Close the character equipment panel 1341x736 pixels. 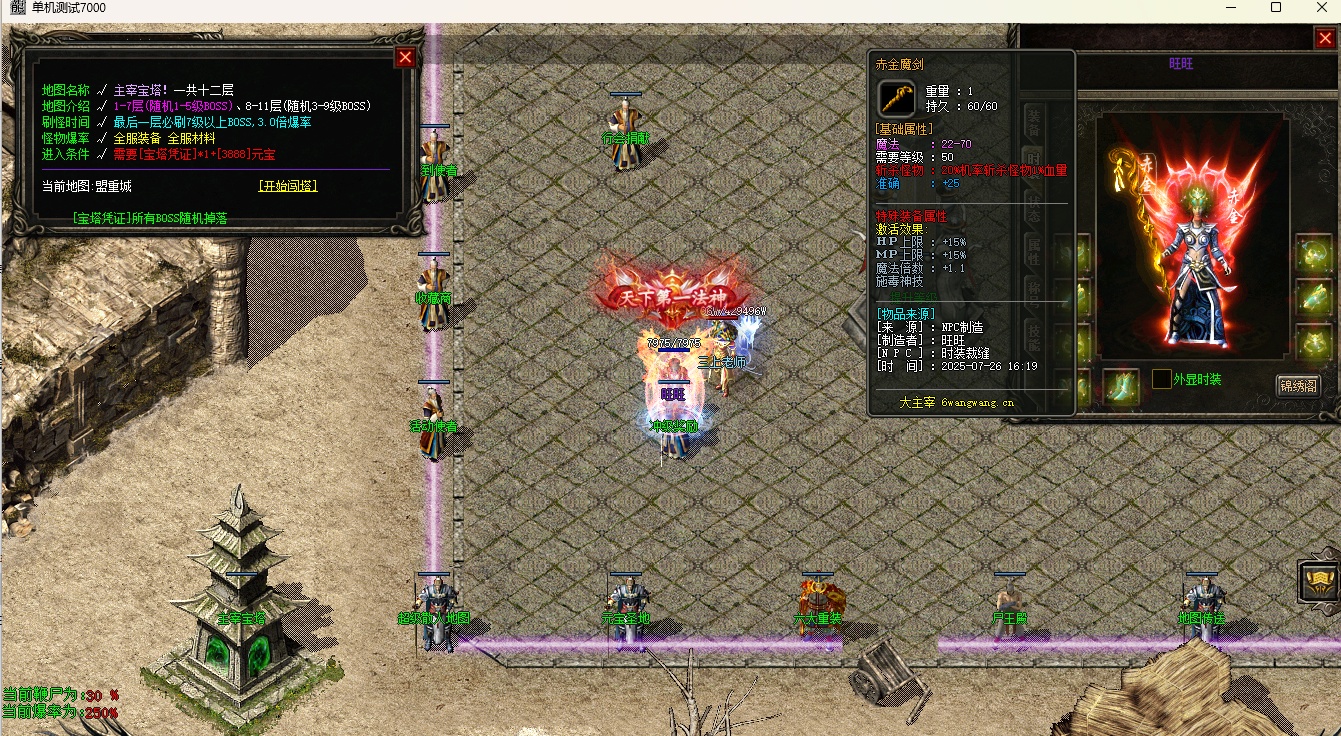coord(1324,39)
